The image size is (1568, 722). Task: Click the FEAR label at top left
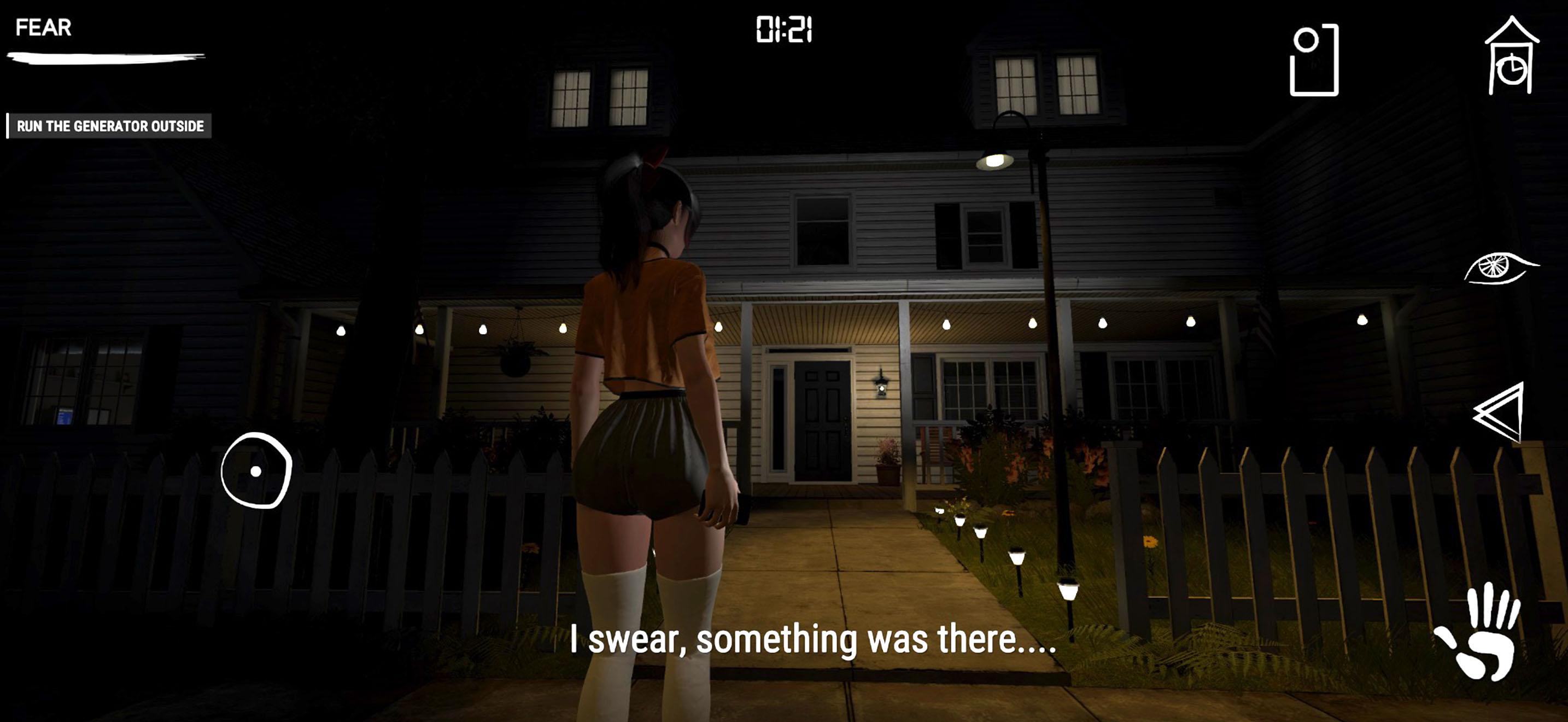43,26
